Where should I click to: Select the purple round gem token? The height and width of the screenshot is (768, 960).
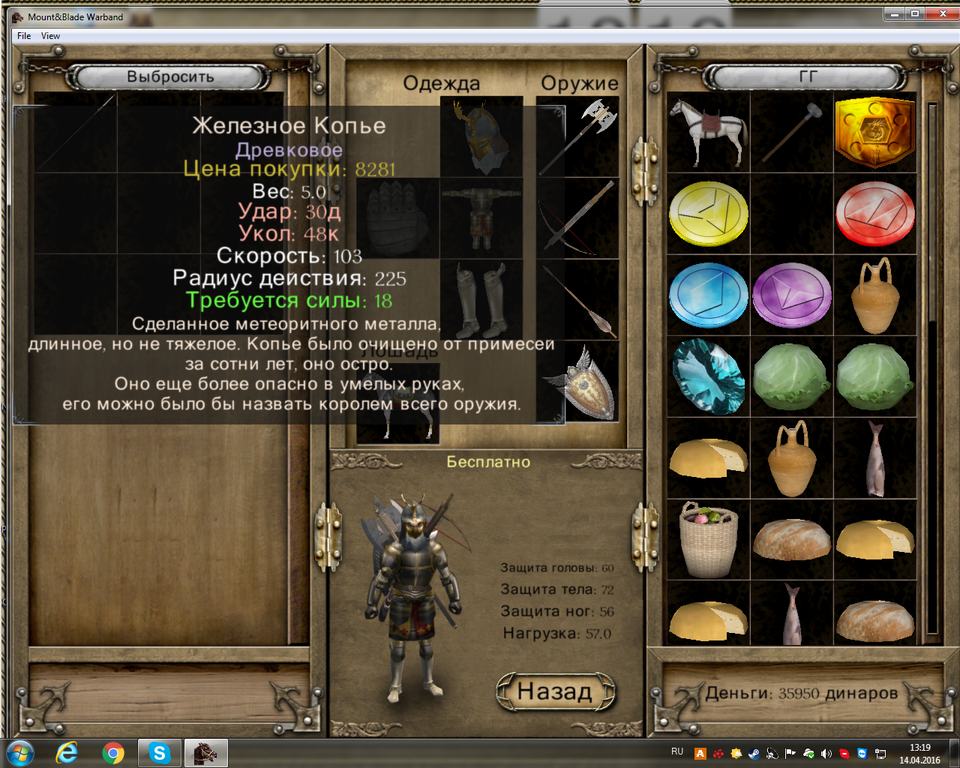(x=792, y=296)
